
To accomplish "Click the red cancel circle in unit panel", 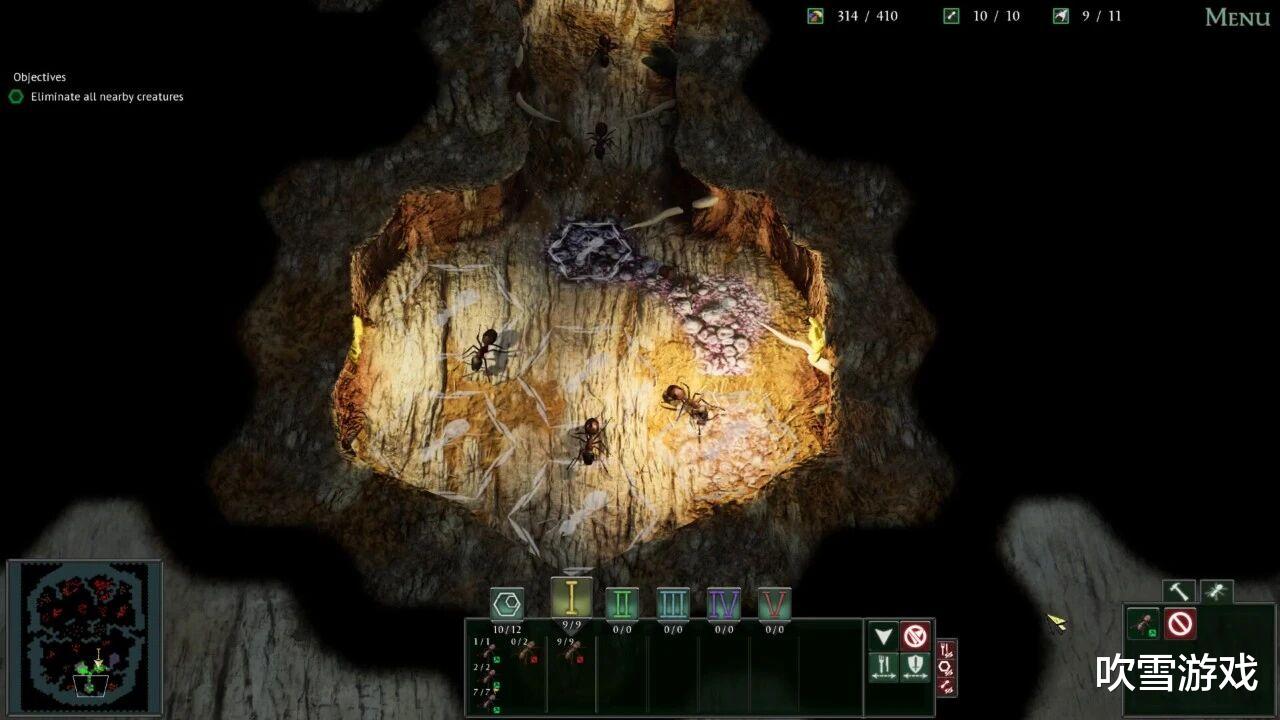I will [1181, 625].
